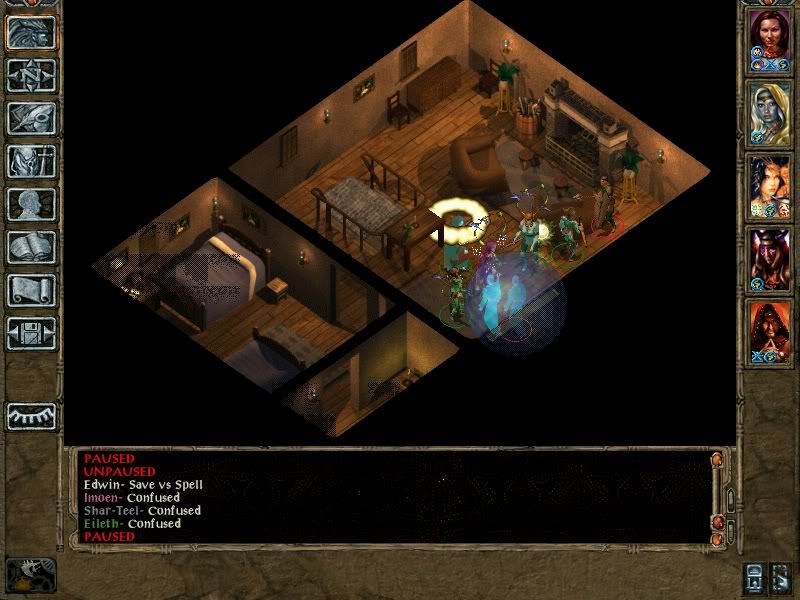Image resolution: width=800 pixels, height=600 pixels.
Task: Select the red-haired woman's portrait
Action: (770, 40)
